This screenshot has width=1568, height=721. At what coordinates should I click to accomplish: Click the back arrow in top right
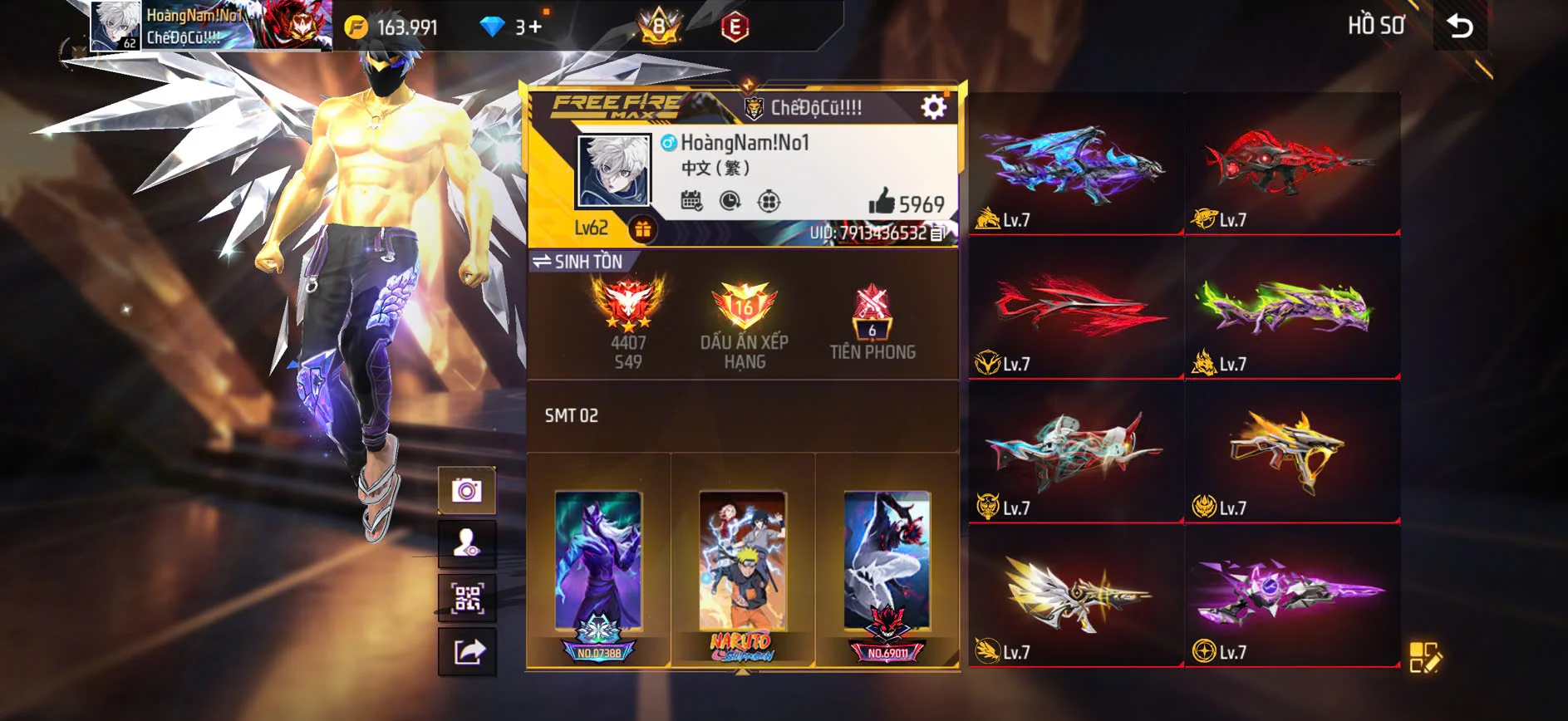point(1460,26)
